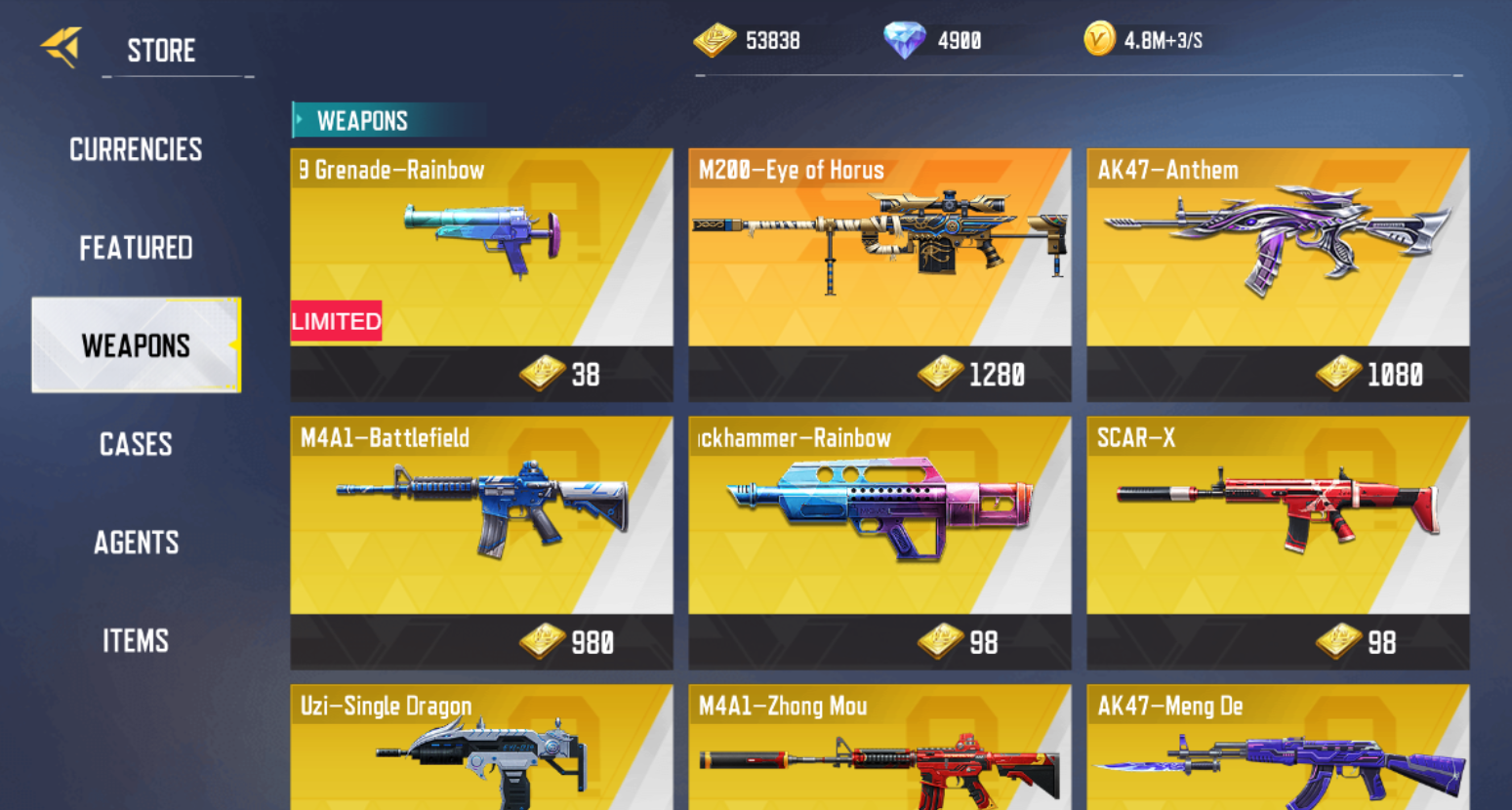Open the Agents section
Image resolution: width=1512 pixels, height=810 pixels.
[136, 544]
